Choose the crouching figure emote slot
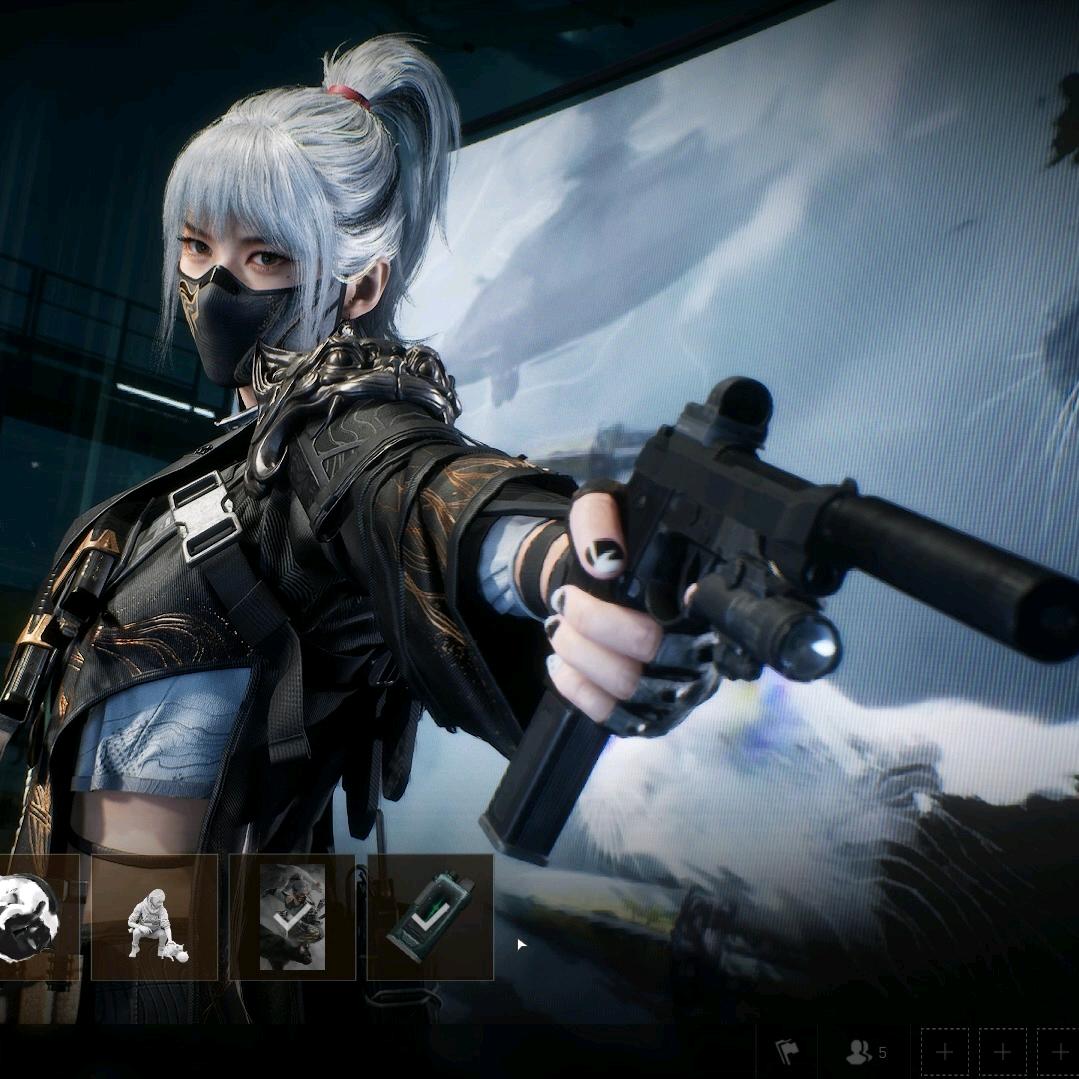 (154, 917)
